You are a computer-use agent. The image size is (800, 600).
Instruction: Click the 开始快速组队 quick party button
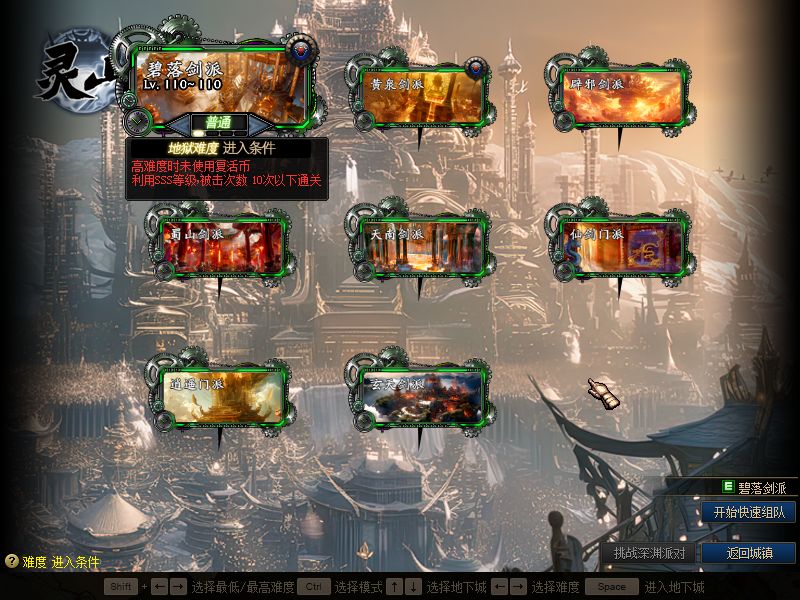point(748,512)
